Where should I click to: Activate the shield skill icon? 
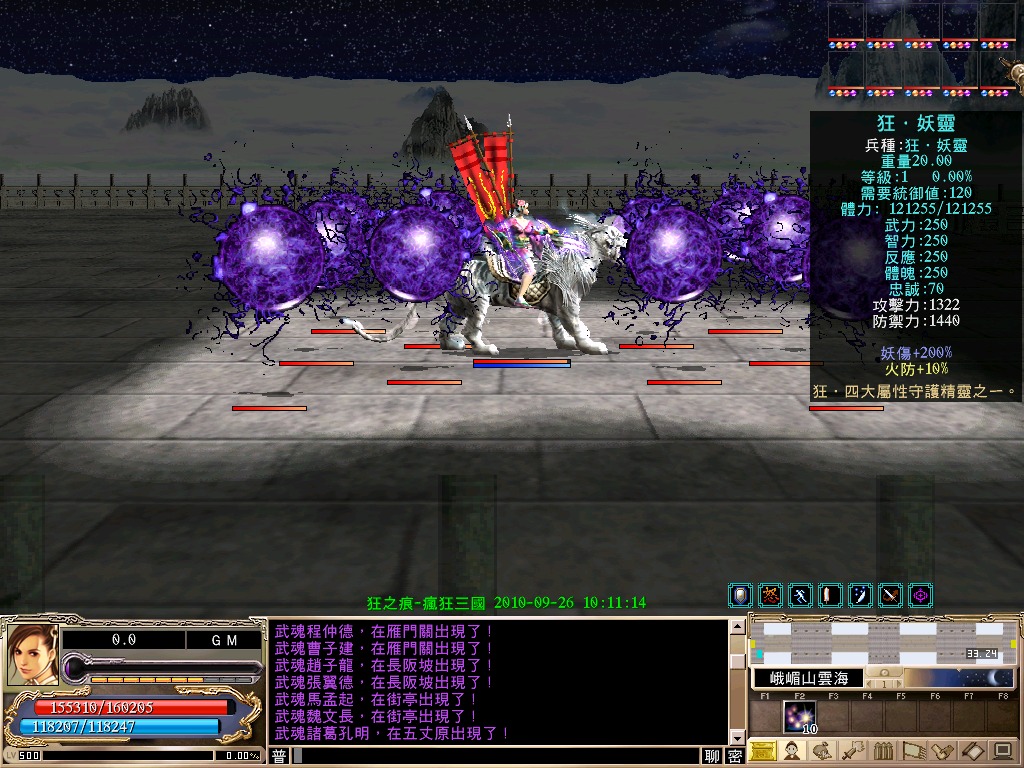[x=740, y=596]
